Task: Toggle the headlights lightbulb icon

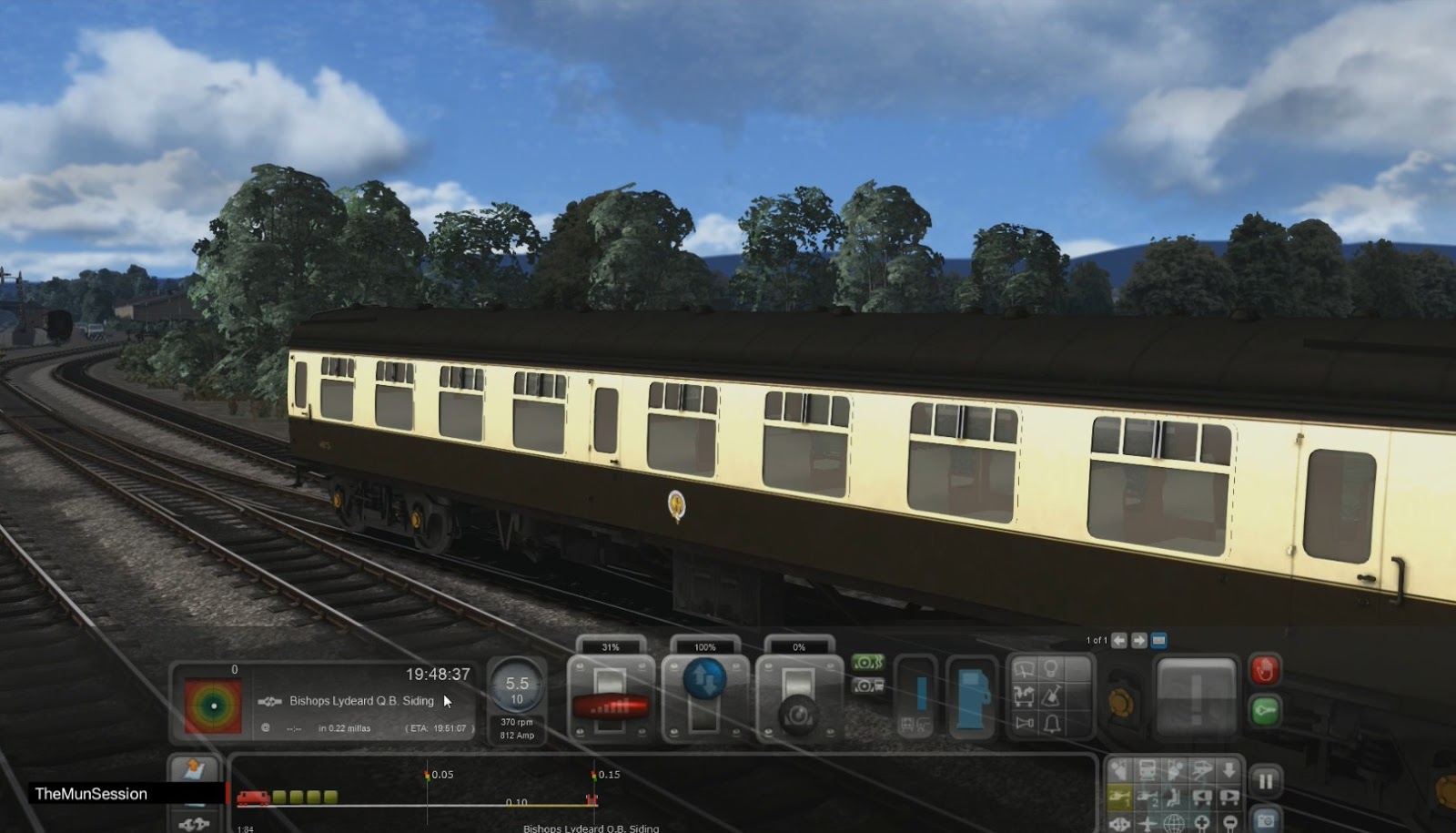Action: pyautogui.click(x=1049, y=666)
